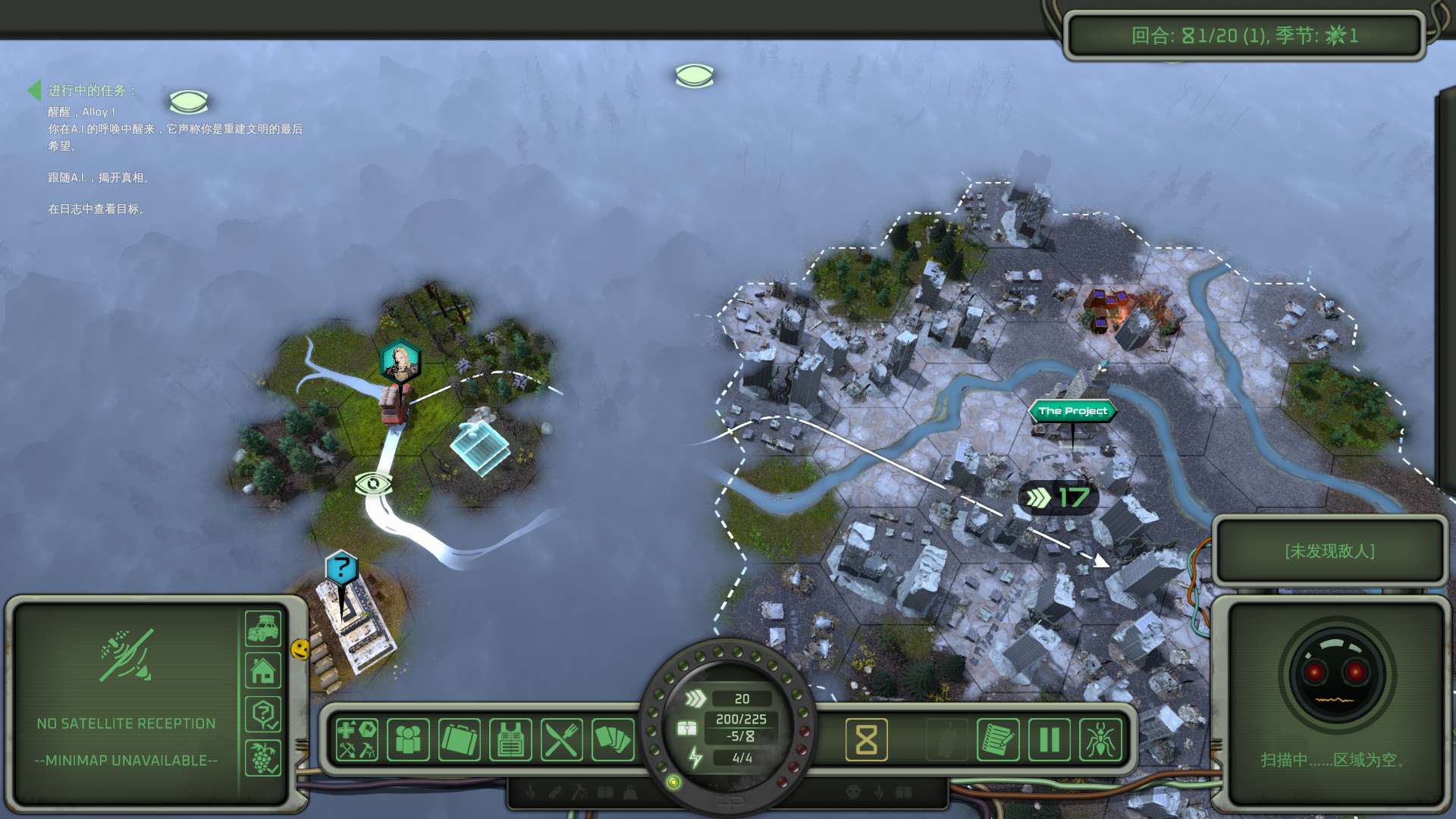The height and width of the screenshot is (819, 1456).
Task: Open the notepad journal log
Action: [x=997, y=739]
